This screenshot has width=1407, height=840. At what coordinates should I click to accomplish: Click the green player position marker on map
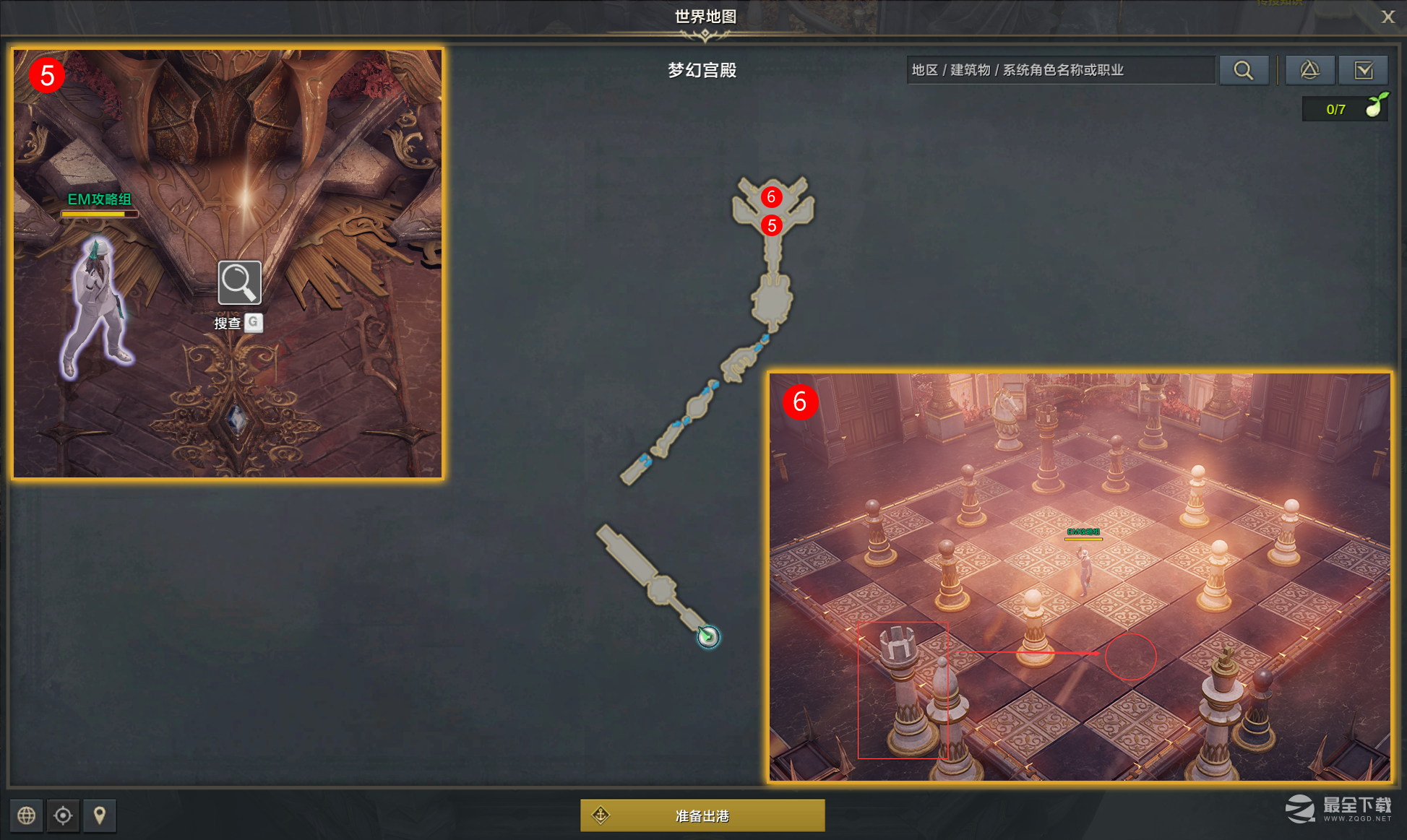709,637
